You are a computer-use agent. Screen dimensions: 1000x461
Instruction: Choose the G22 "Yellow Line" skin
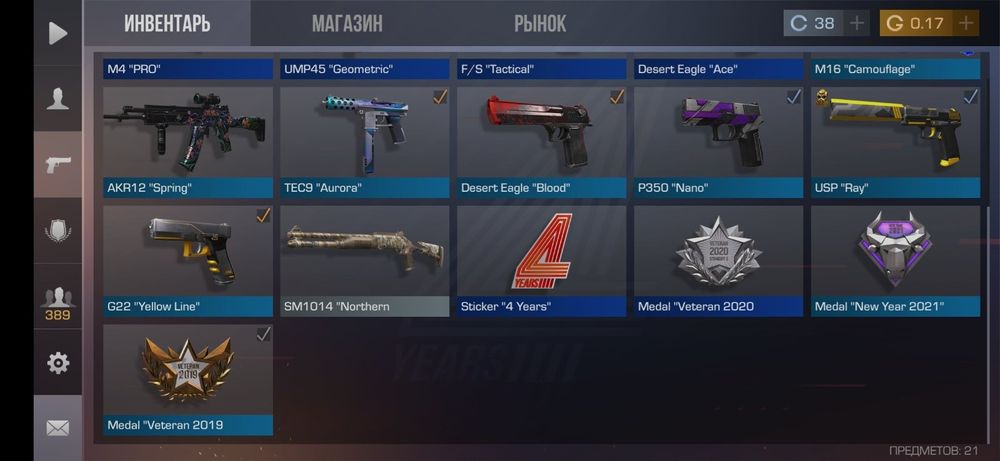188,260
